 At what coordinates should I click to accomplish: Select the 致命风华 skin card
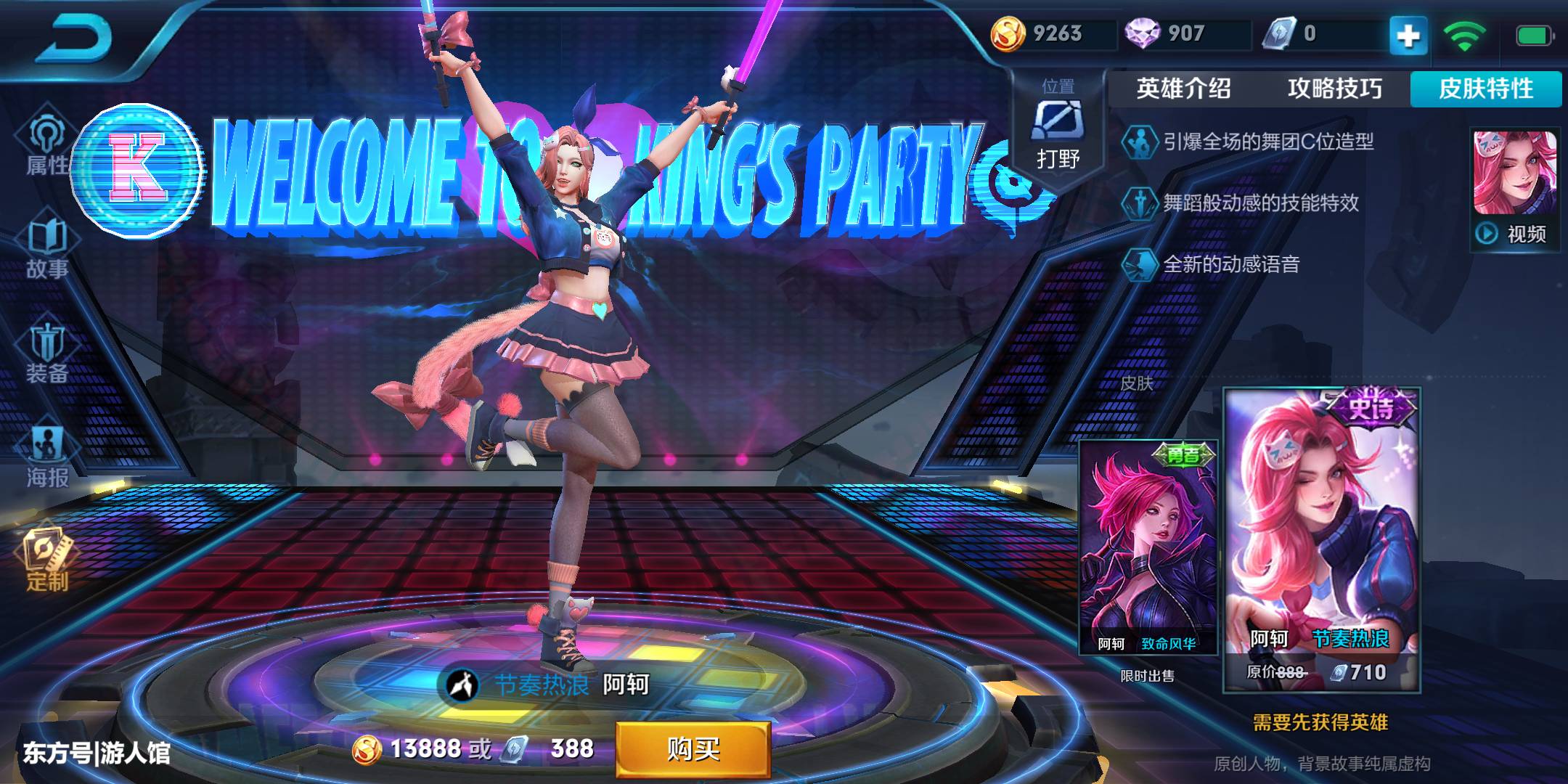1148,547
